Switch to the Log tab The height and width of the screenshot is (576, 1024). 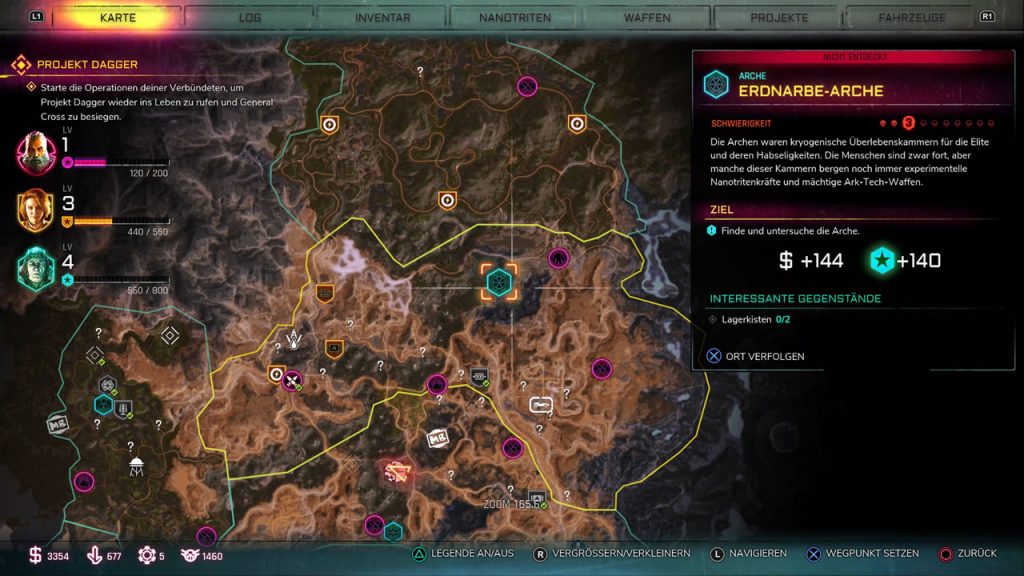pyautogui.click(x=250, y=18)
